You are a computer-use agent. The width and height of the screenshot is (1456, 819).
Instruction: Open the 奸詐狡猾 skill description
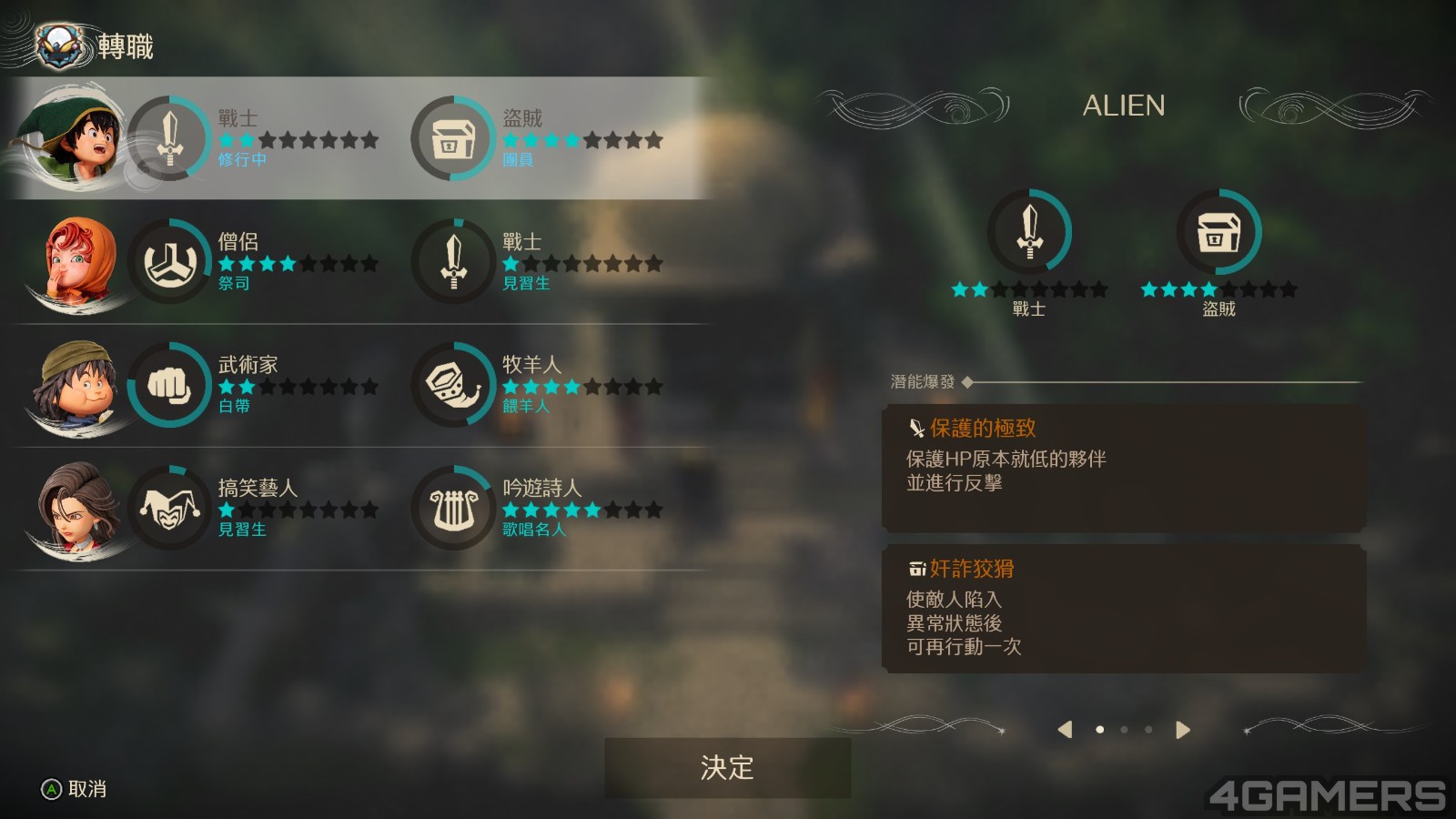coord(1123,609)
